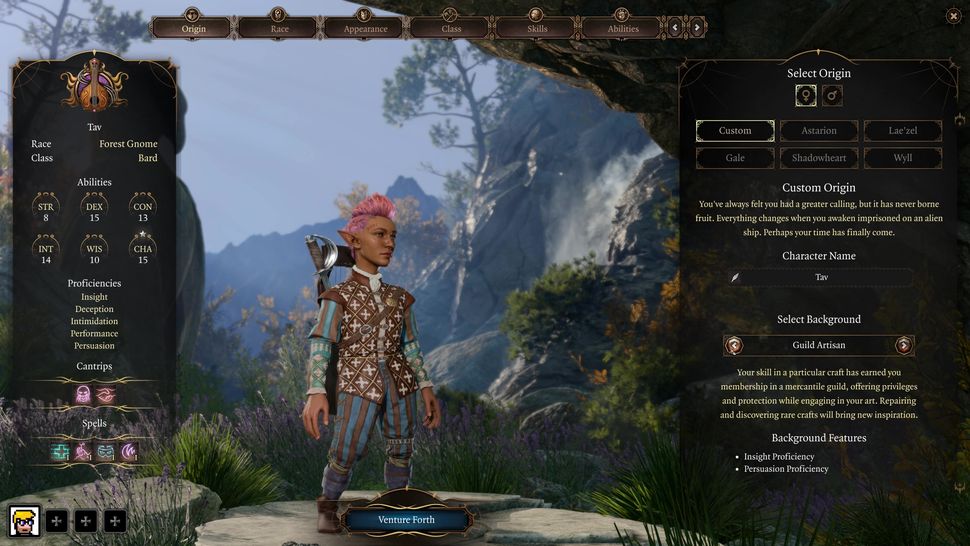Select the yellow-haired player portrait
The image size is (970, 546).
(24, 520)
